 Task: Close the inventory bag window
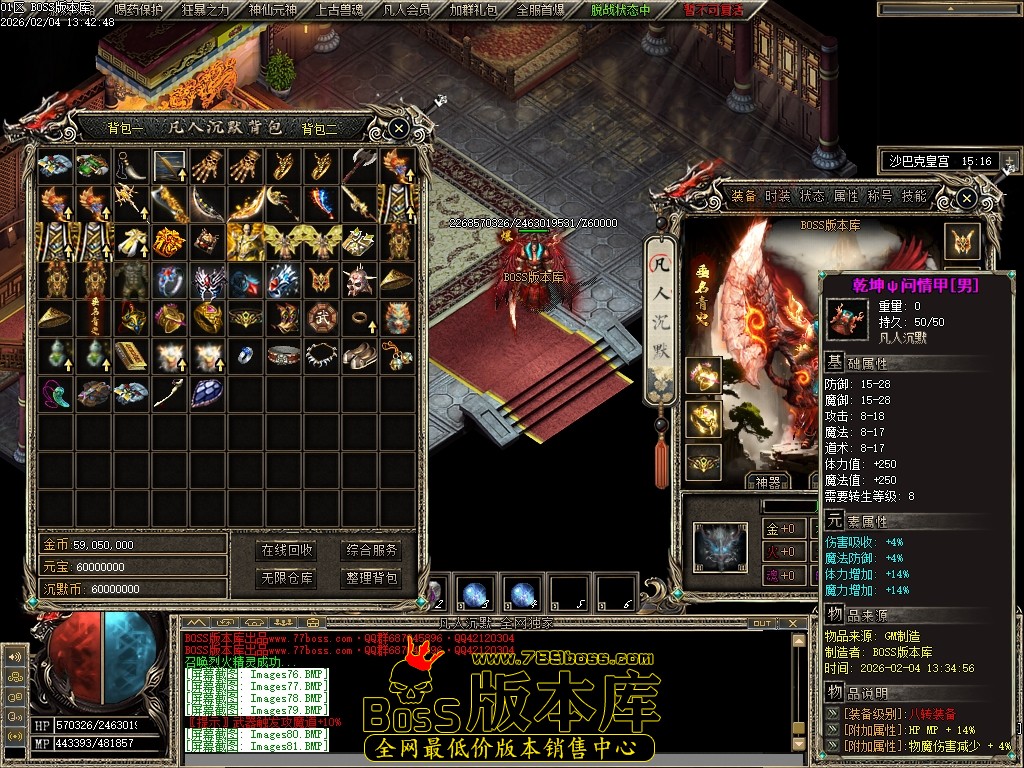pos(398,128)
